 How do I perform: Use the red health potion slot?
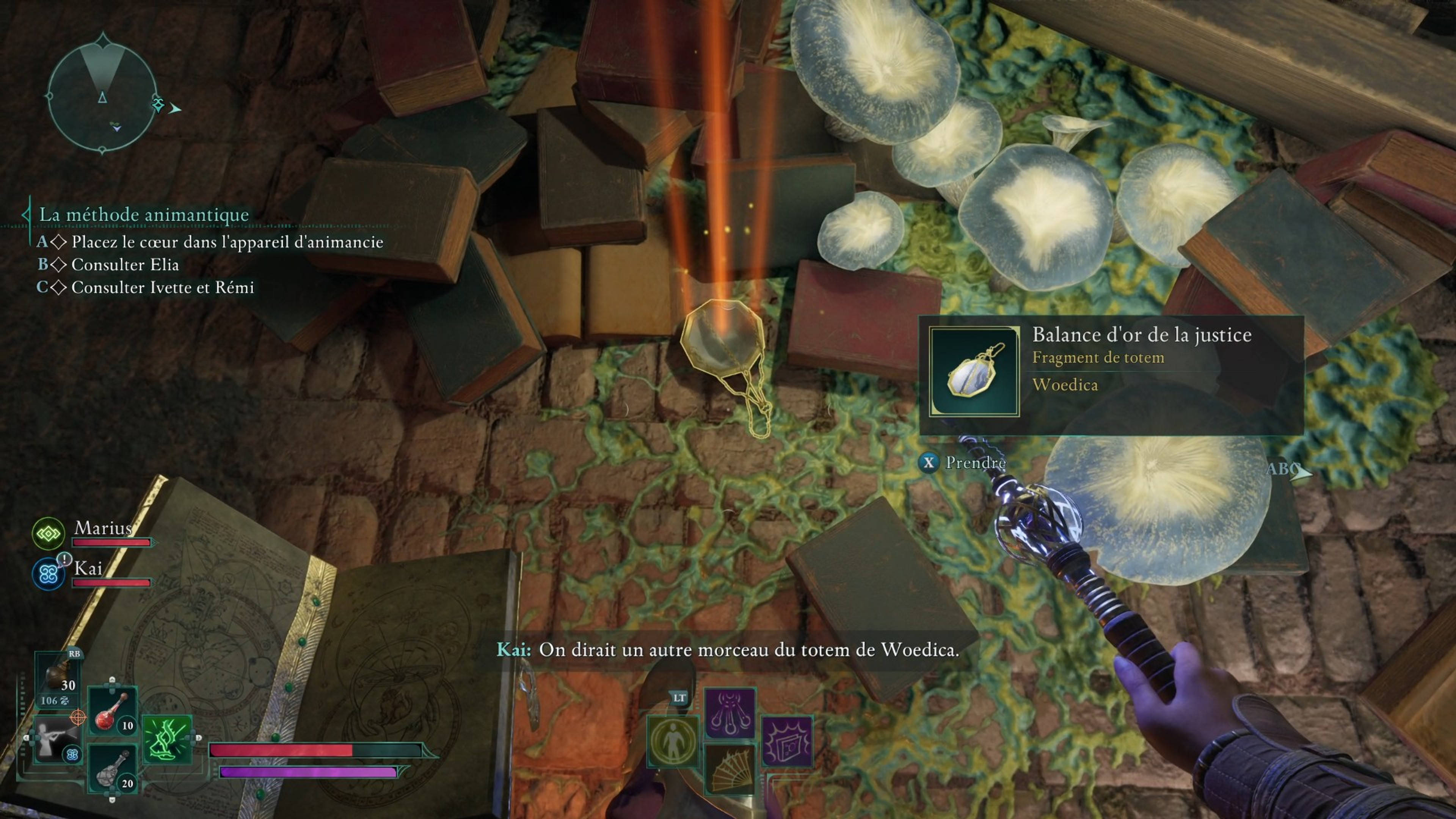pos(113,711)
